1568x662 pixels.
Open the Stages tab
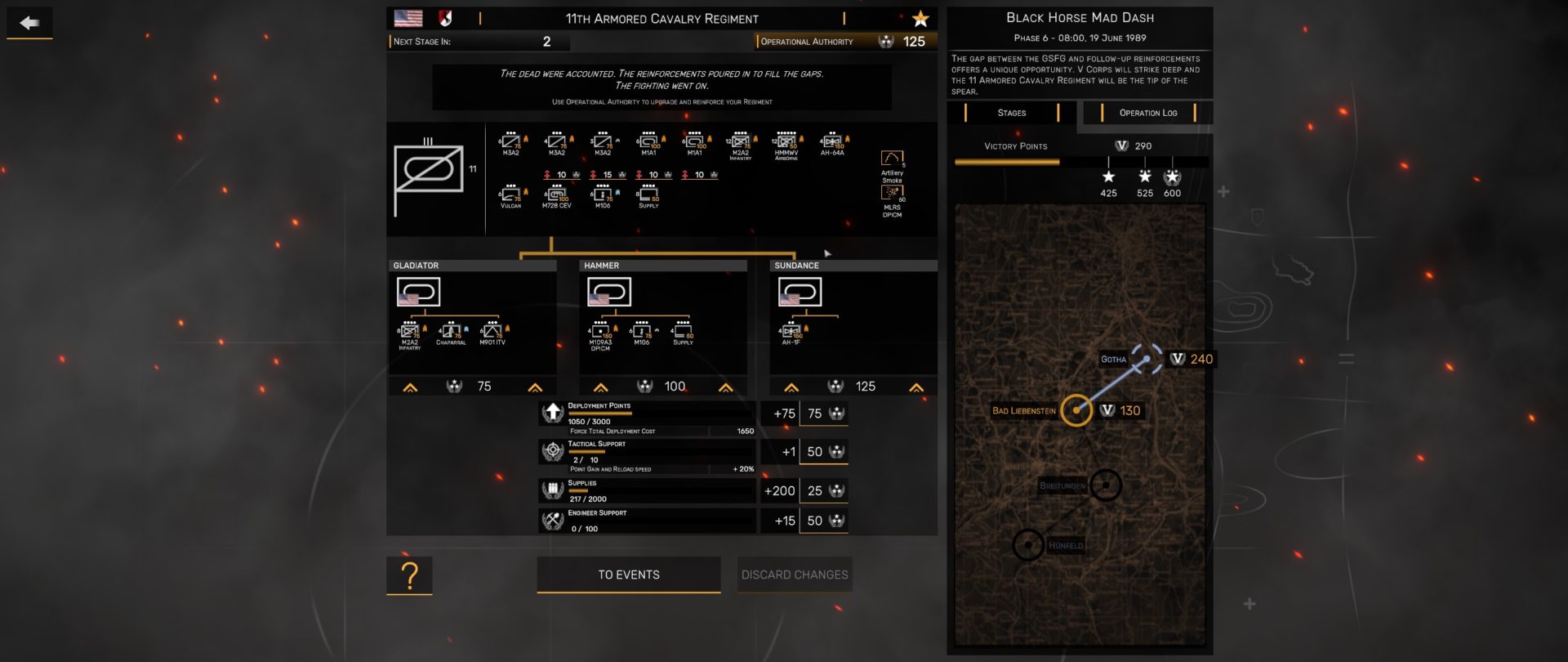(x=1010, y=113)
